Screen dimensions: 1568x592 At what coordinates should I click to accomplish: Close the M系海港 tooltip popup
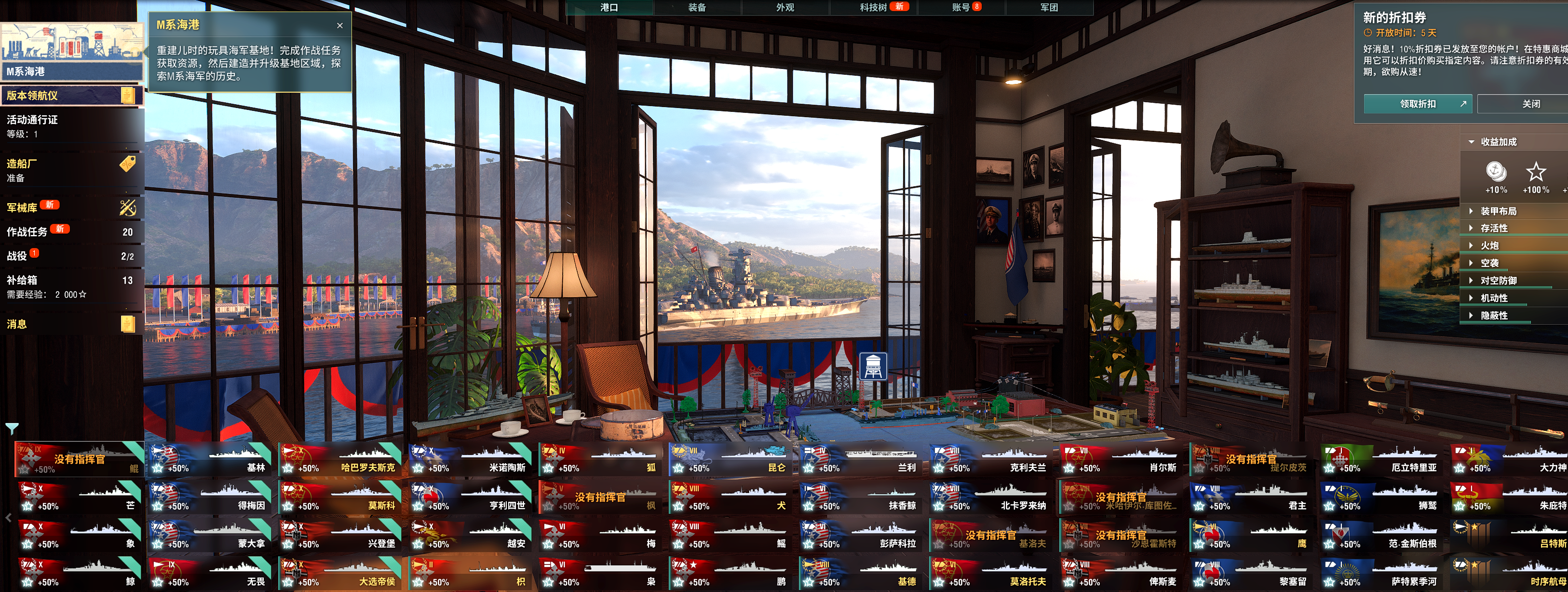pos(339,26)
